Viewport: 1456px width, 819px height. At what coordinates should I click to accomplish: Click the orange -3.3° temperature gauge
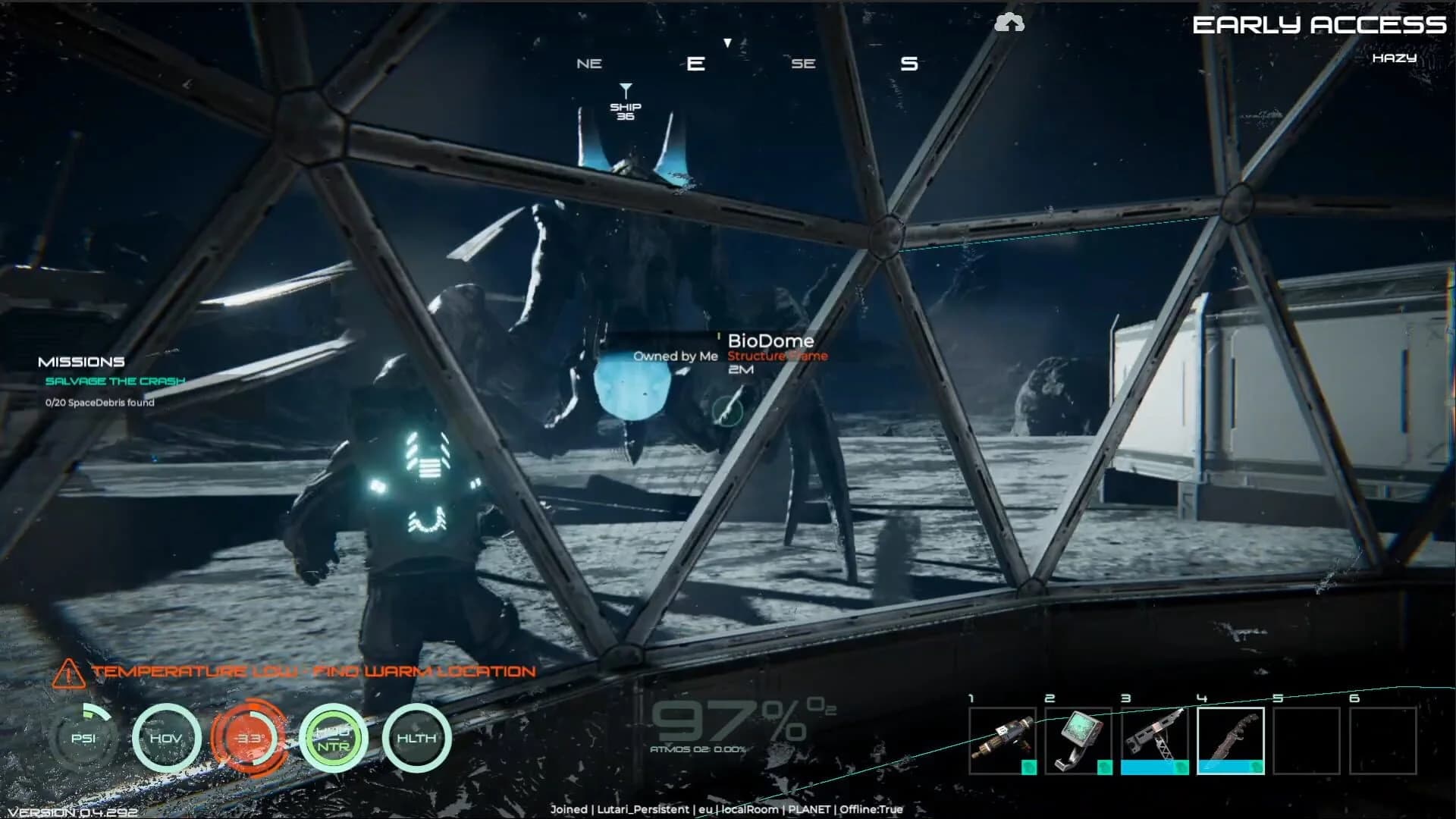(250, 737)
